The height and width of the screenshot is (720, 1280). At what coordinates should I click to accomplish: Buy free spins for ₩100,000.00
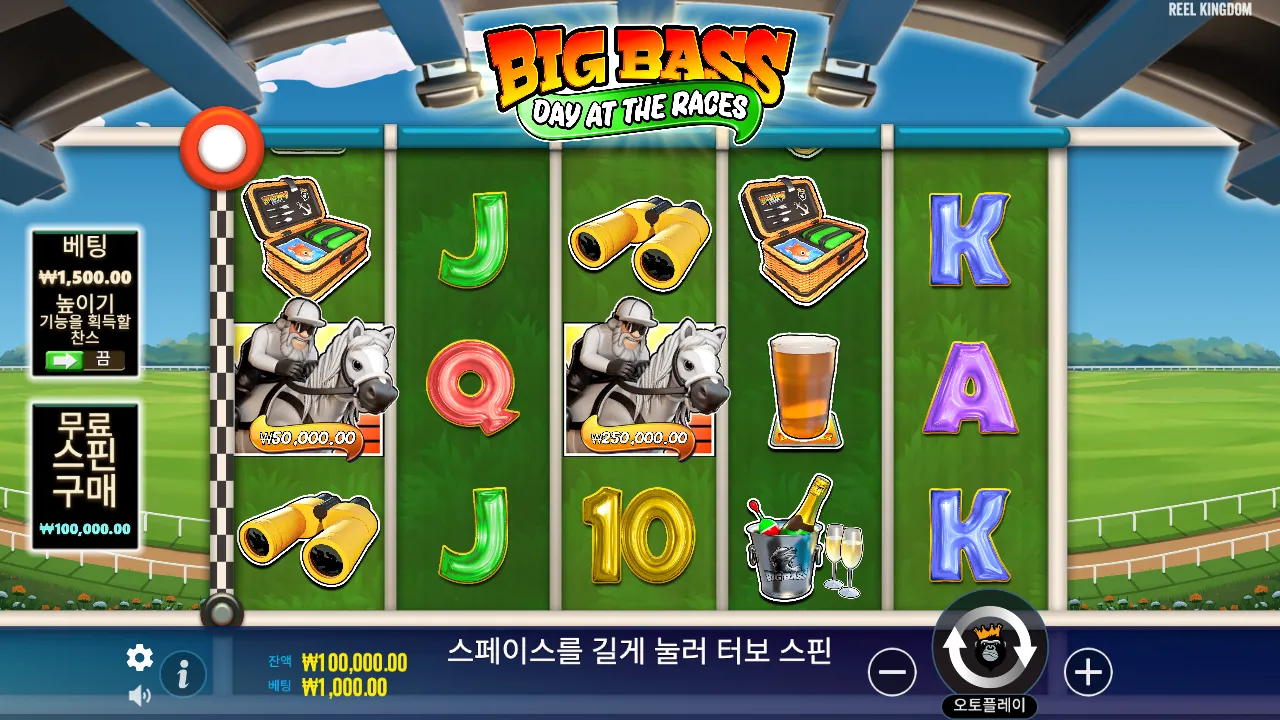point(85,476)
